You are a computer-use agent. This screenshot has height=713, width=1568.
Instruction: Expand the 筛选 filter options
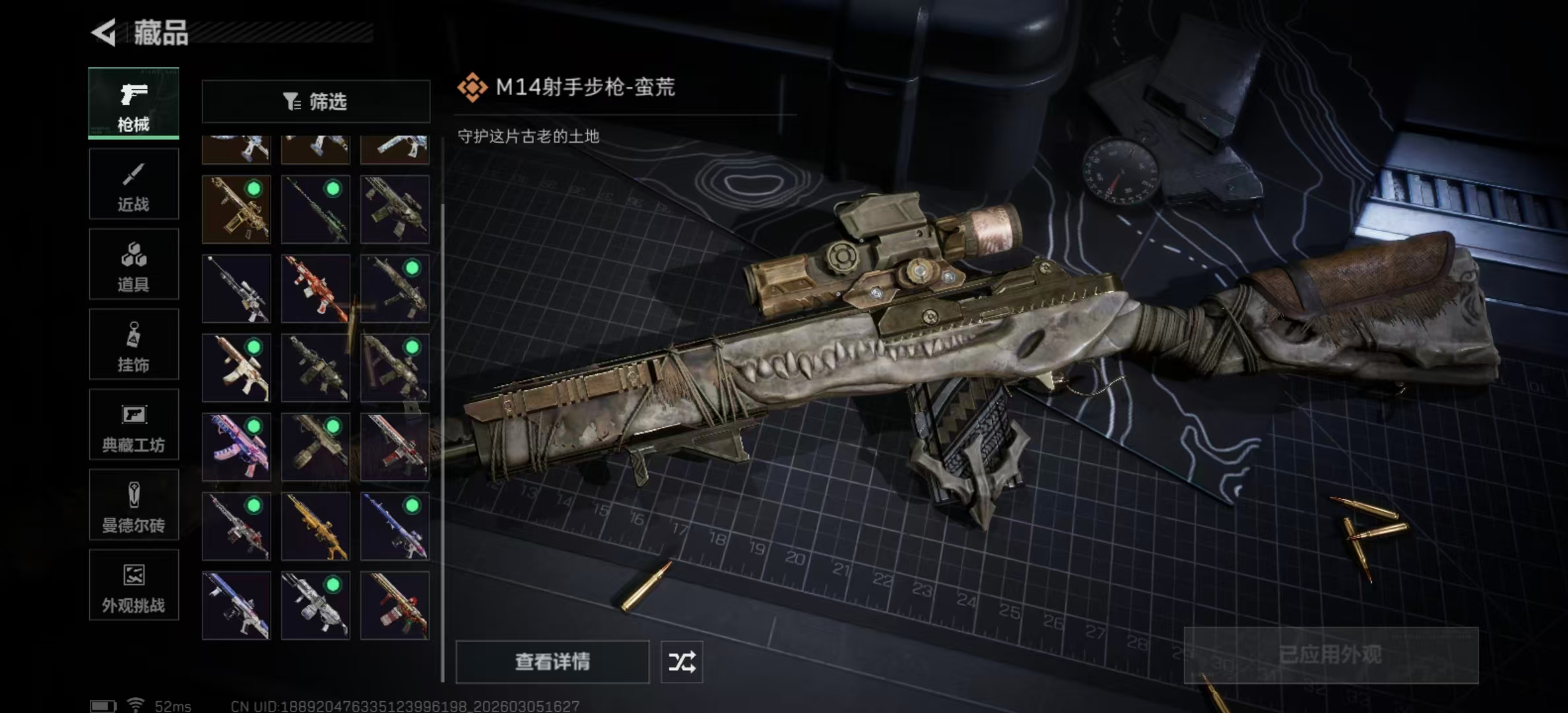click(315, 100)
